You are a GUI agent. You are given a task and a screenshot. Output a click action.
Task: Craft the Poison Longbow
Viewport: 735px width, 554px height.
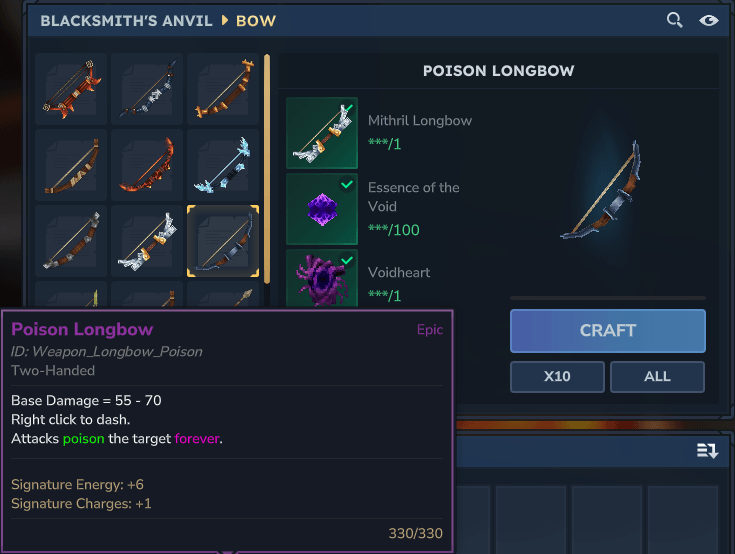coord(607,331)
